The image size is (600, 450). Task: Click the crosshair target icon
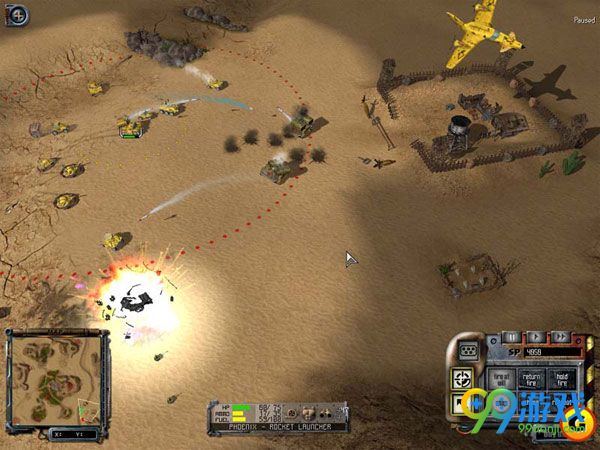click(x=463, y=379)
